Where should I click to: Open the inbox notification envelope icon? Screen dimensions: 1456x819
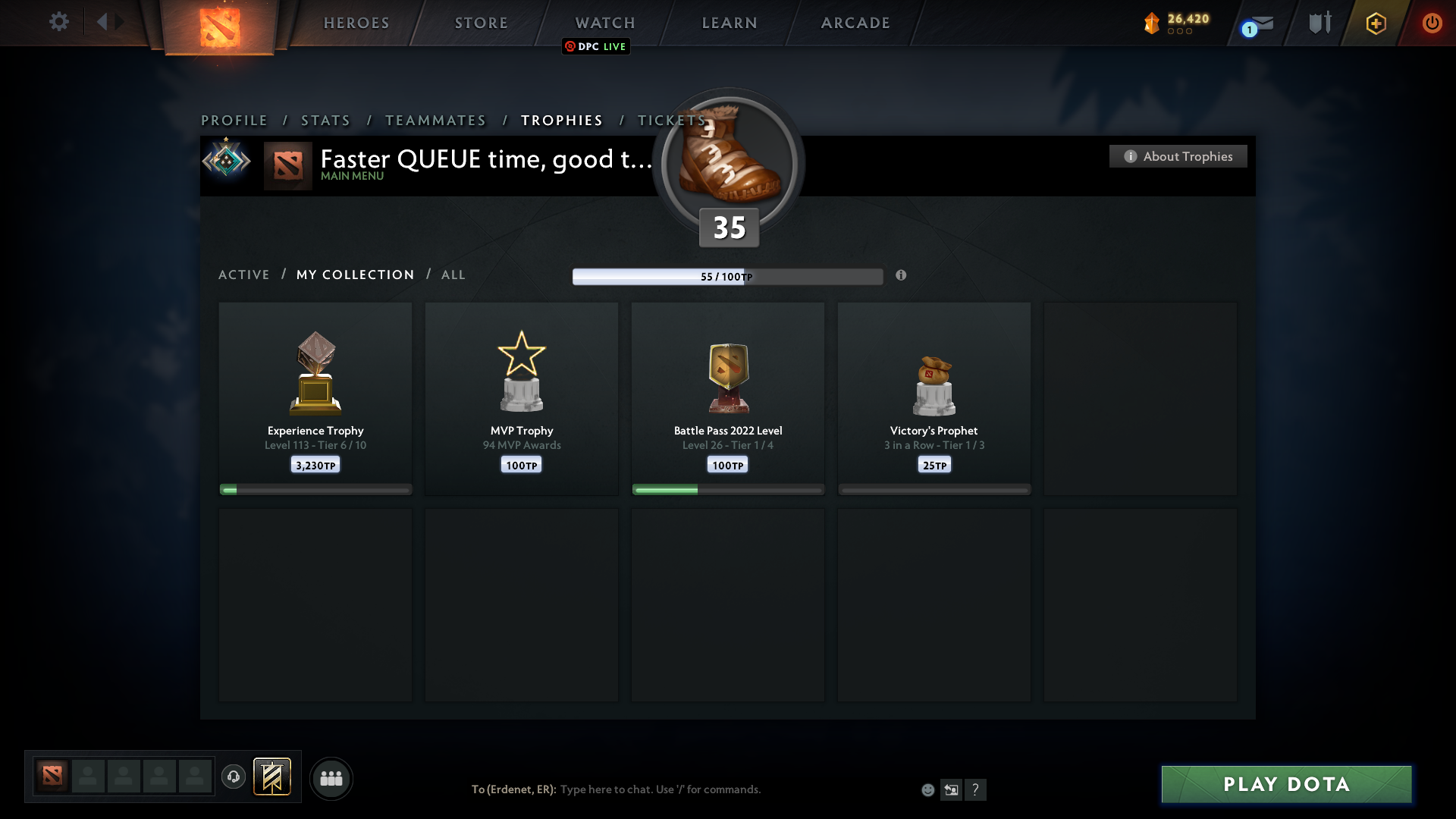point(1263,24)
